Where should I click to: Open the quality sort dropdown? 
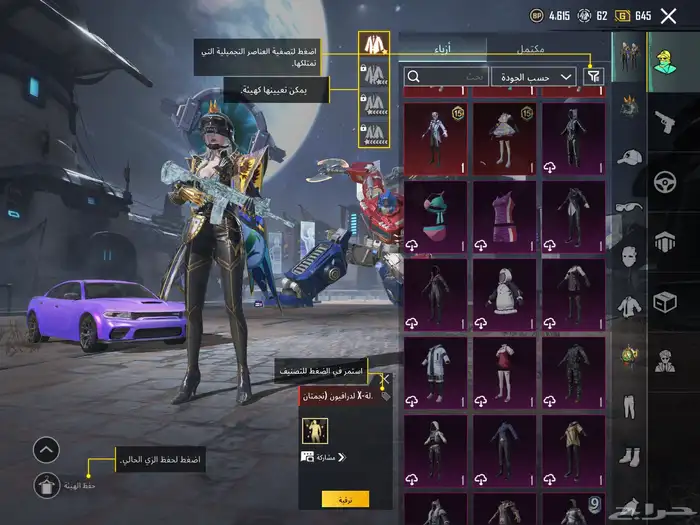[533, 76]
